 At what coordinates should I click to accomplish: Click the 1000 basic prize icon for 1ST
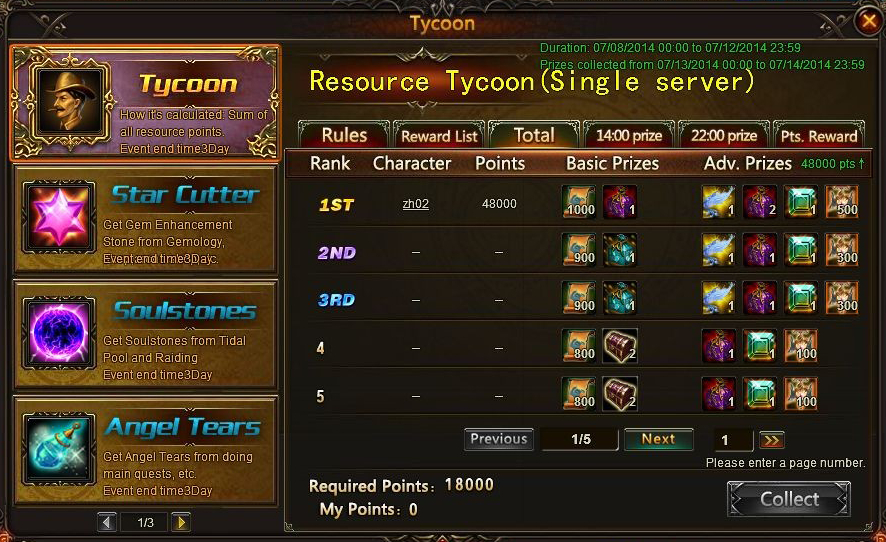[579, 203]
